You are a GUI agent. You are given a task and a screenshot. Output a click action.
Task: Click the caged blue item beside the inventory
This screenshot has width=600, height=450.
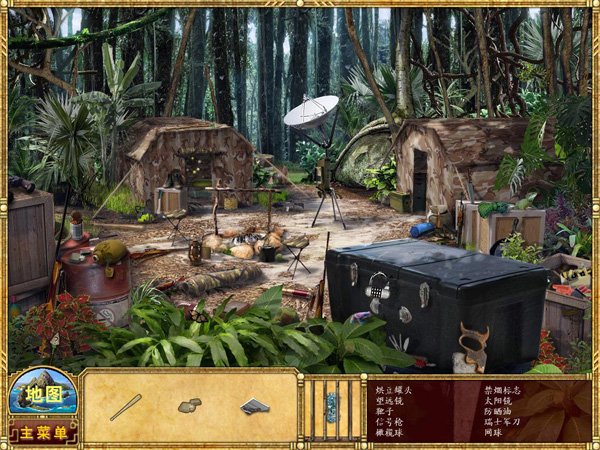click(x=331, y=405)
